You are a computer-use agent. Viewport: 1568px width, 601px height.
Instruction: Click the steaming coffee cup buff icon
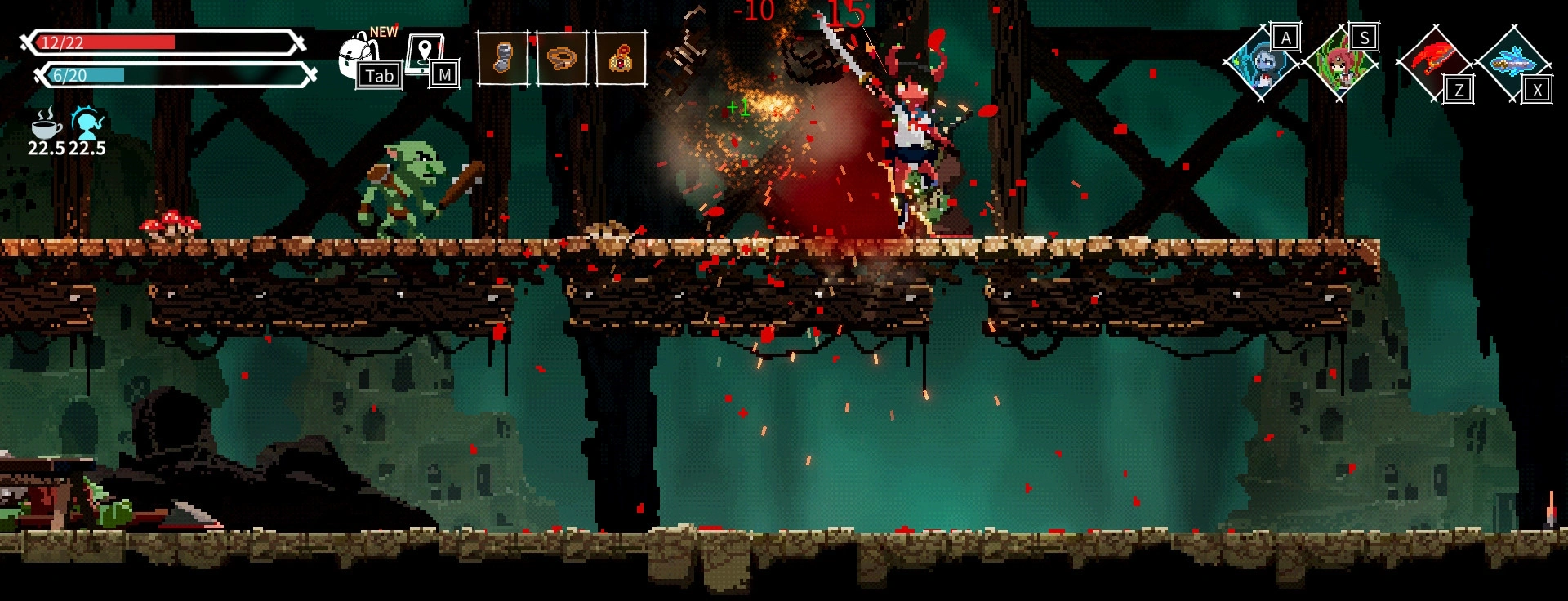(47, 124)
